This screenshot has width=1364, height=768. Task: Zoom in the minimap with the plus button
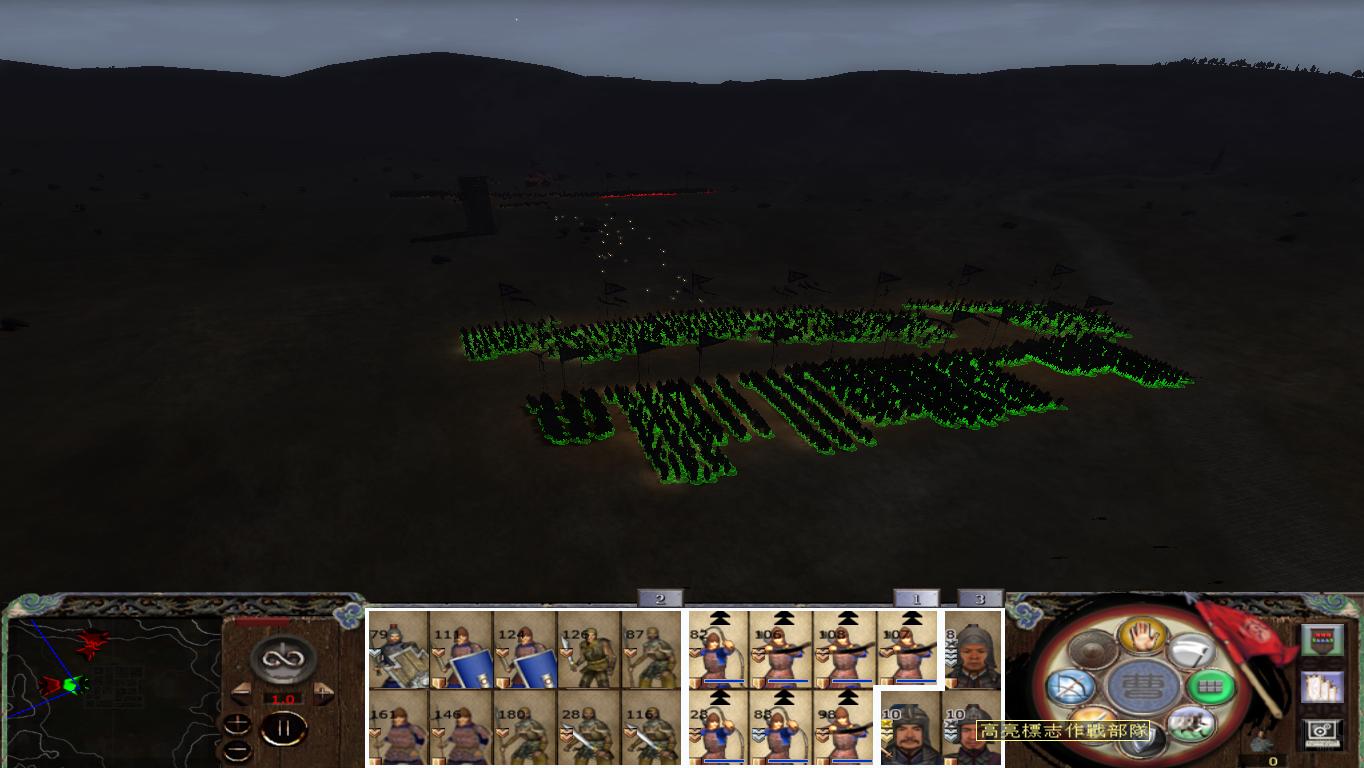click(x=237, y=722)
